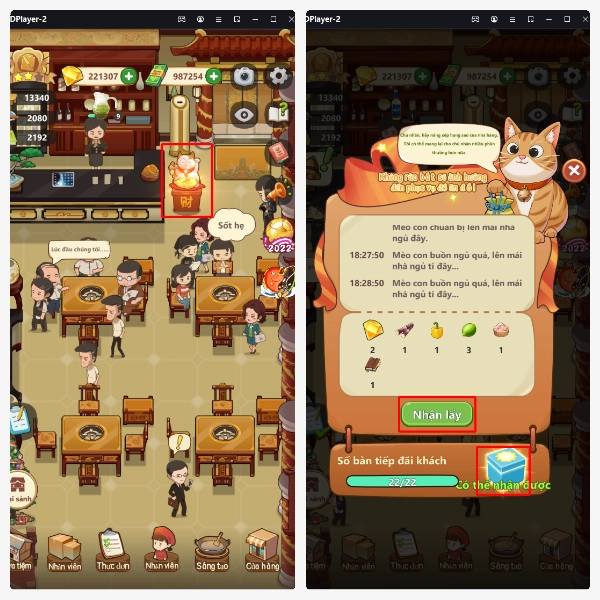Open the undimmed help book with question mark
Viewport: 600px width, 600px height.
point(279,114)
